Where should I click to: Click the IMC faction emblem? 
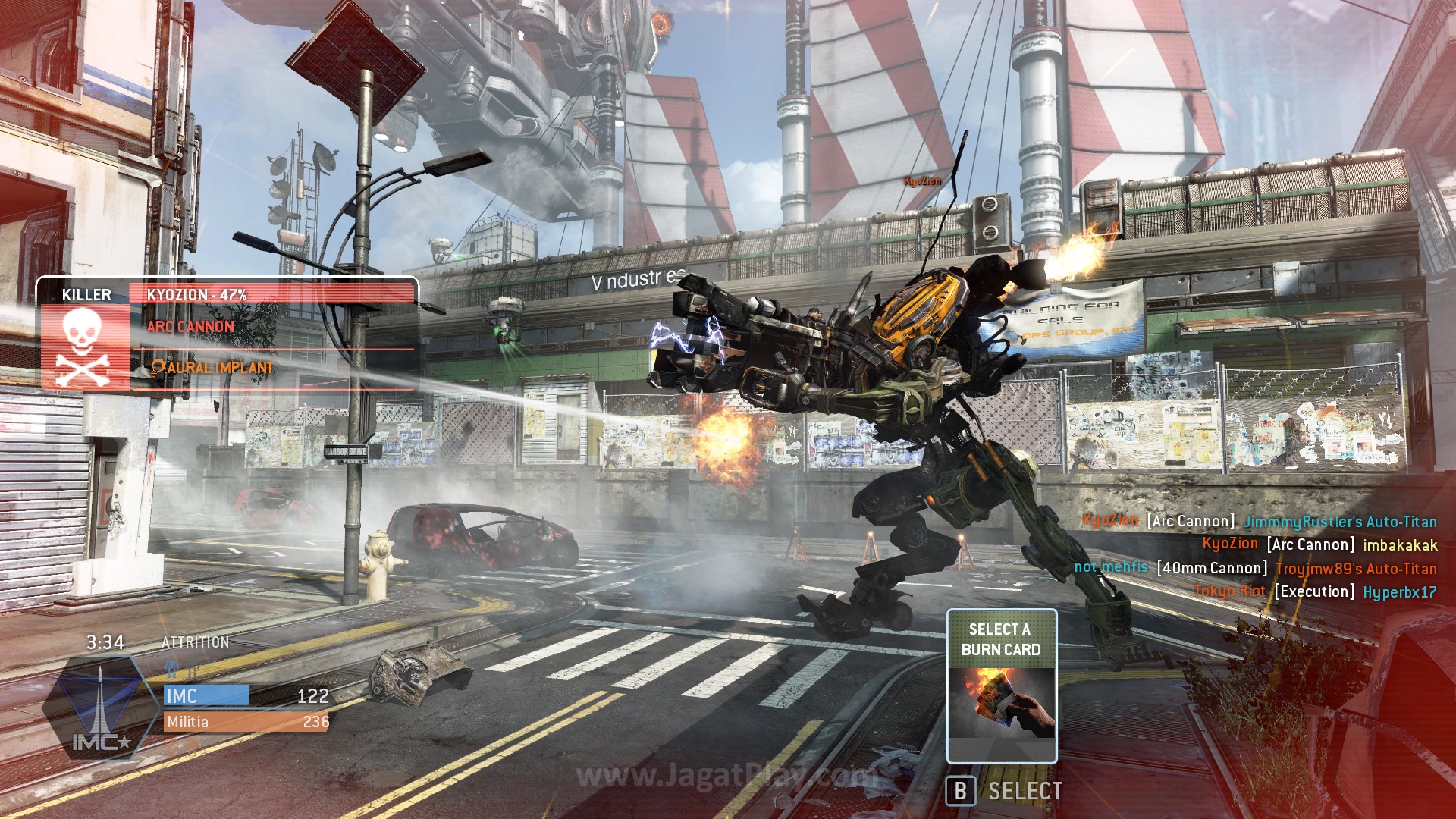[x=99, y=709]
